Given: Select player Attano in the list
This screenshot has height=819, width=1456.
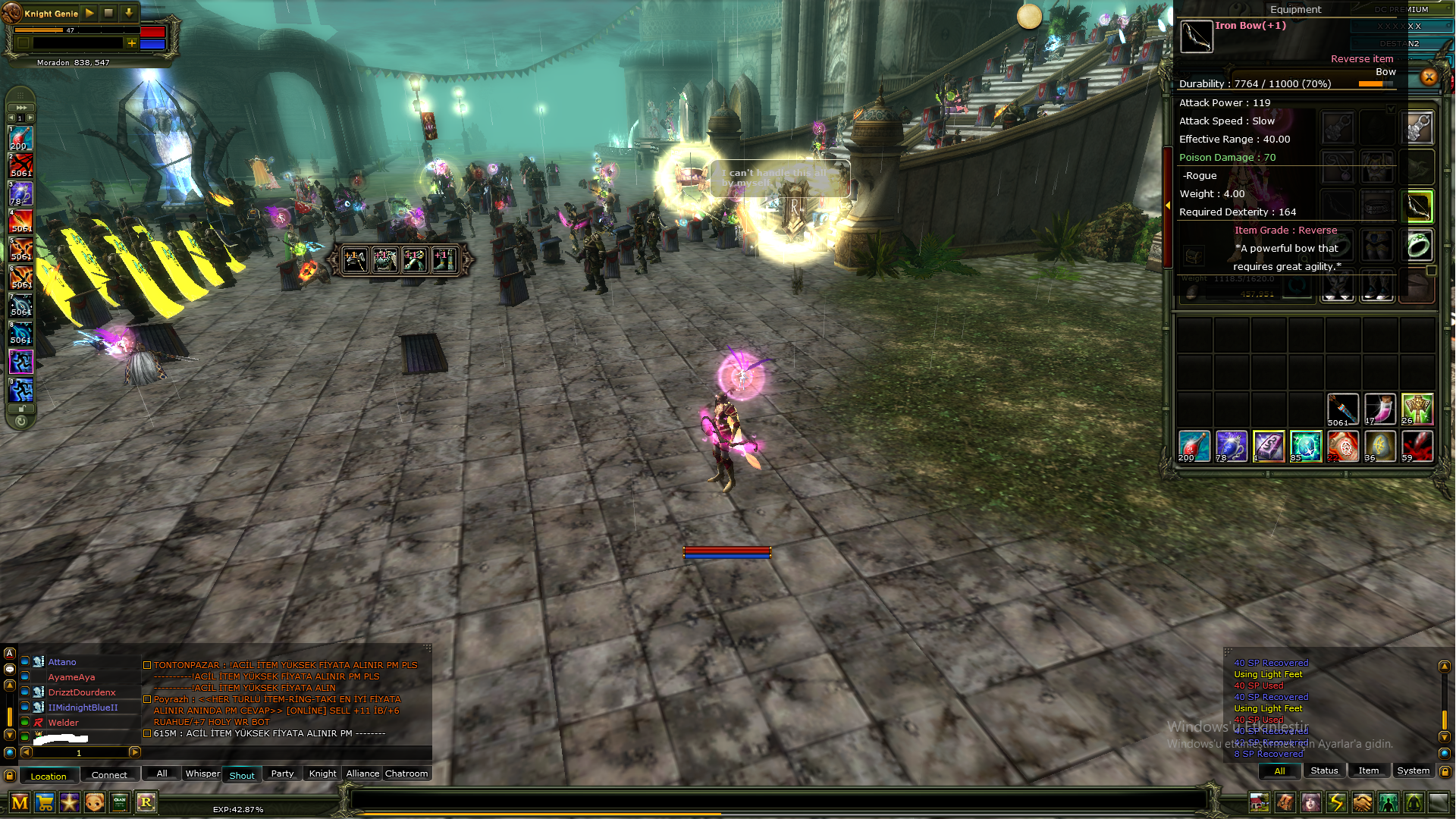Looking at the screenshot, I should (x=62, y=662).
